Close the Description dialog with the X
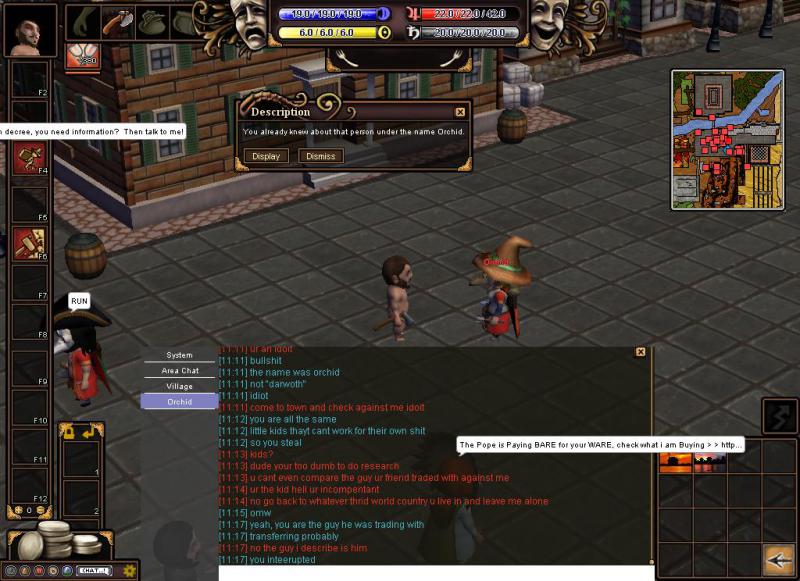 pos(460,112)
